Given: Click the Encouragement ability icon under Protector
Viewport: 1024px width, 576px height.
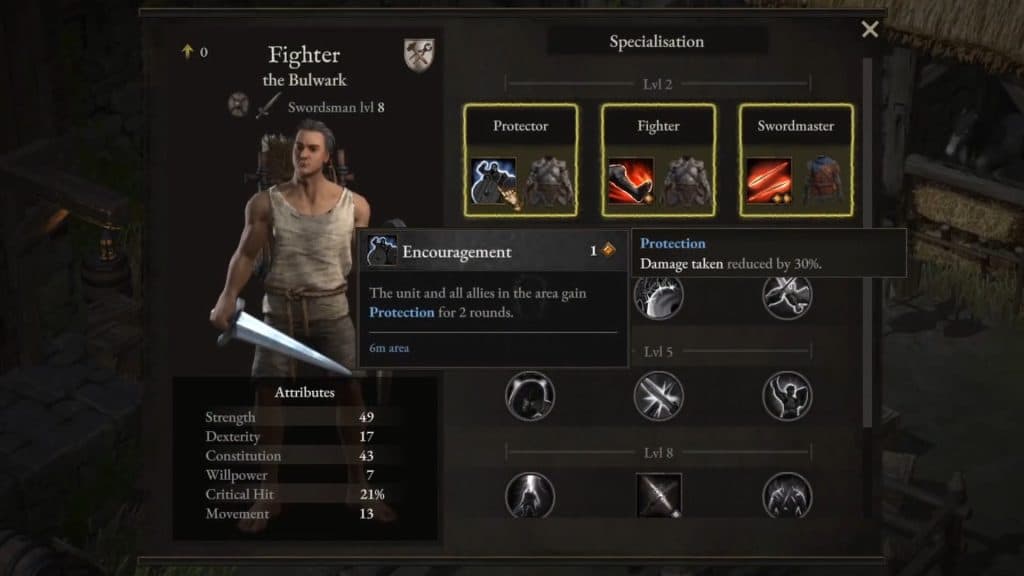Looking at the screenshot, I should [x=493, y=181].
